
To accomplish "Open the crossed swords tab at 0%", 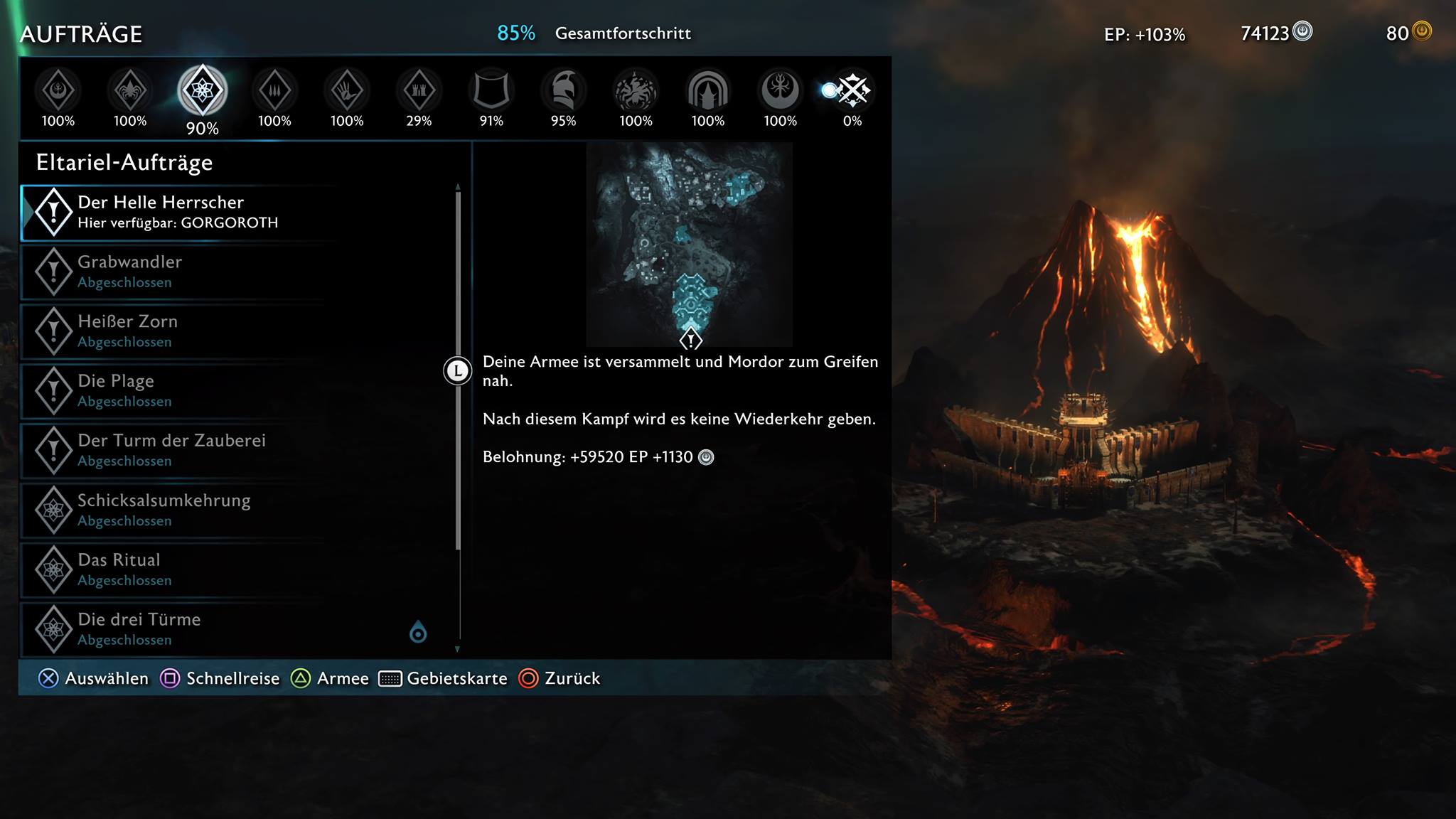I will point(852,91).
